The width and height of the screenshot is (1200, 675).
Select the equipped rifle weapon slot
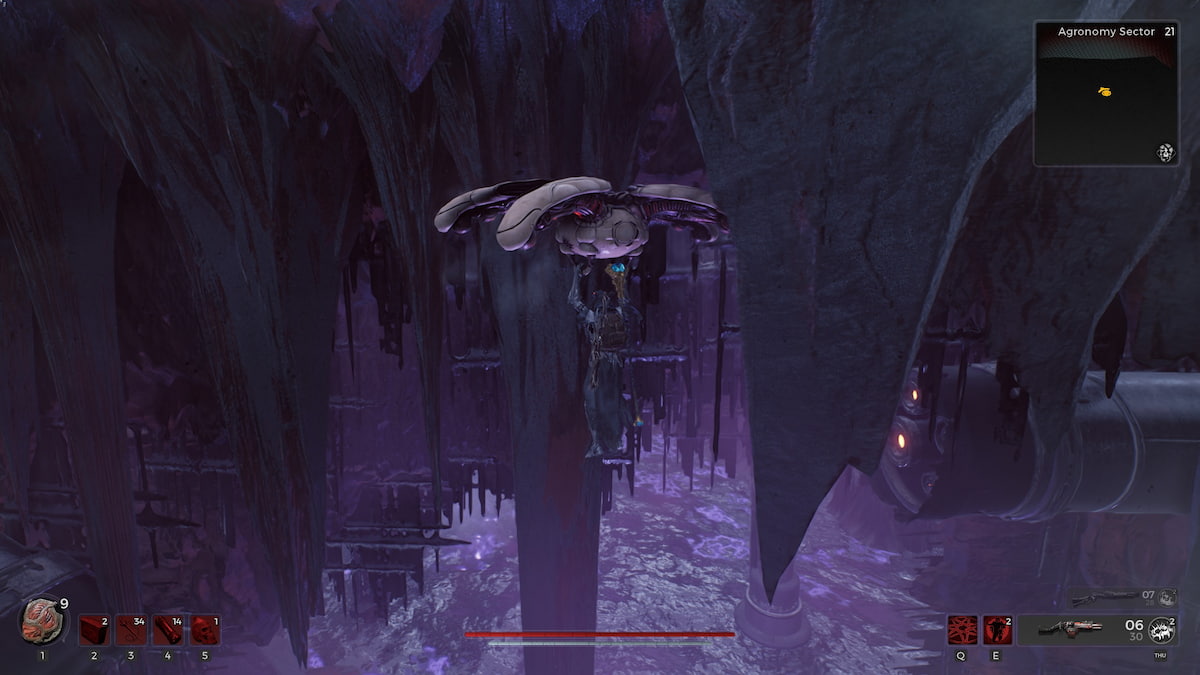pos(1070,630)
